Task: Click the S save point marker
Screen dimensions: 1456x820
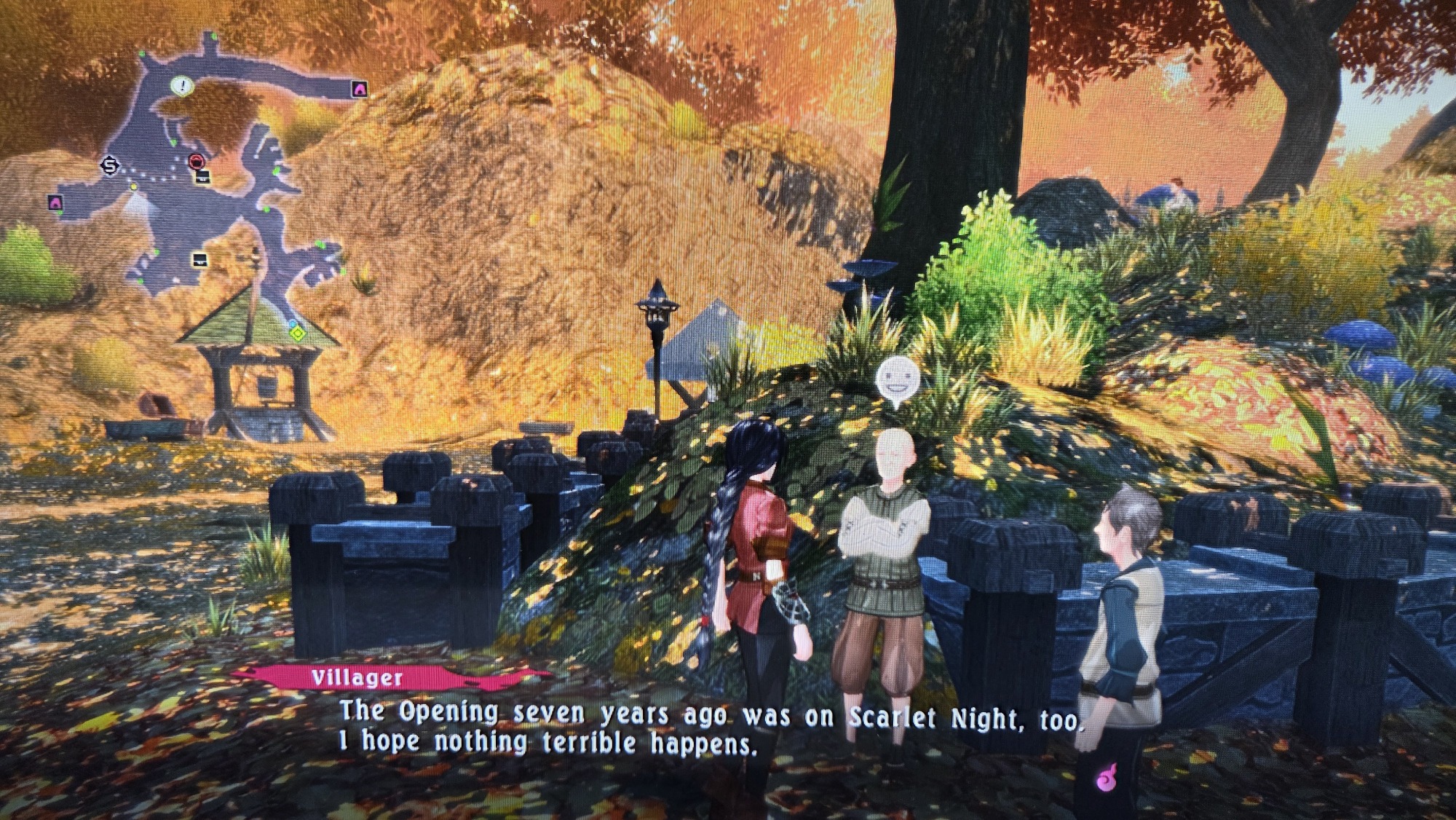Action: click(x=110, y=166)
